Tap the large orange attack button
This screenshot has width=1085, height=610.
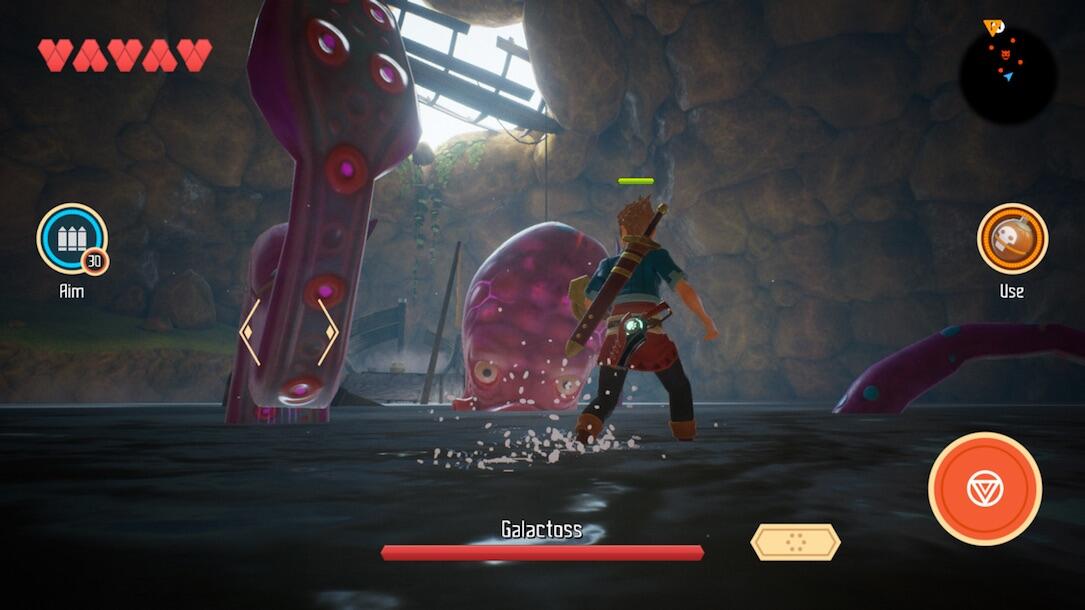(x=984, y=489)
